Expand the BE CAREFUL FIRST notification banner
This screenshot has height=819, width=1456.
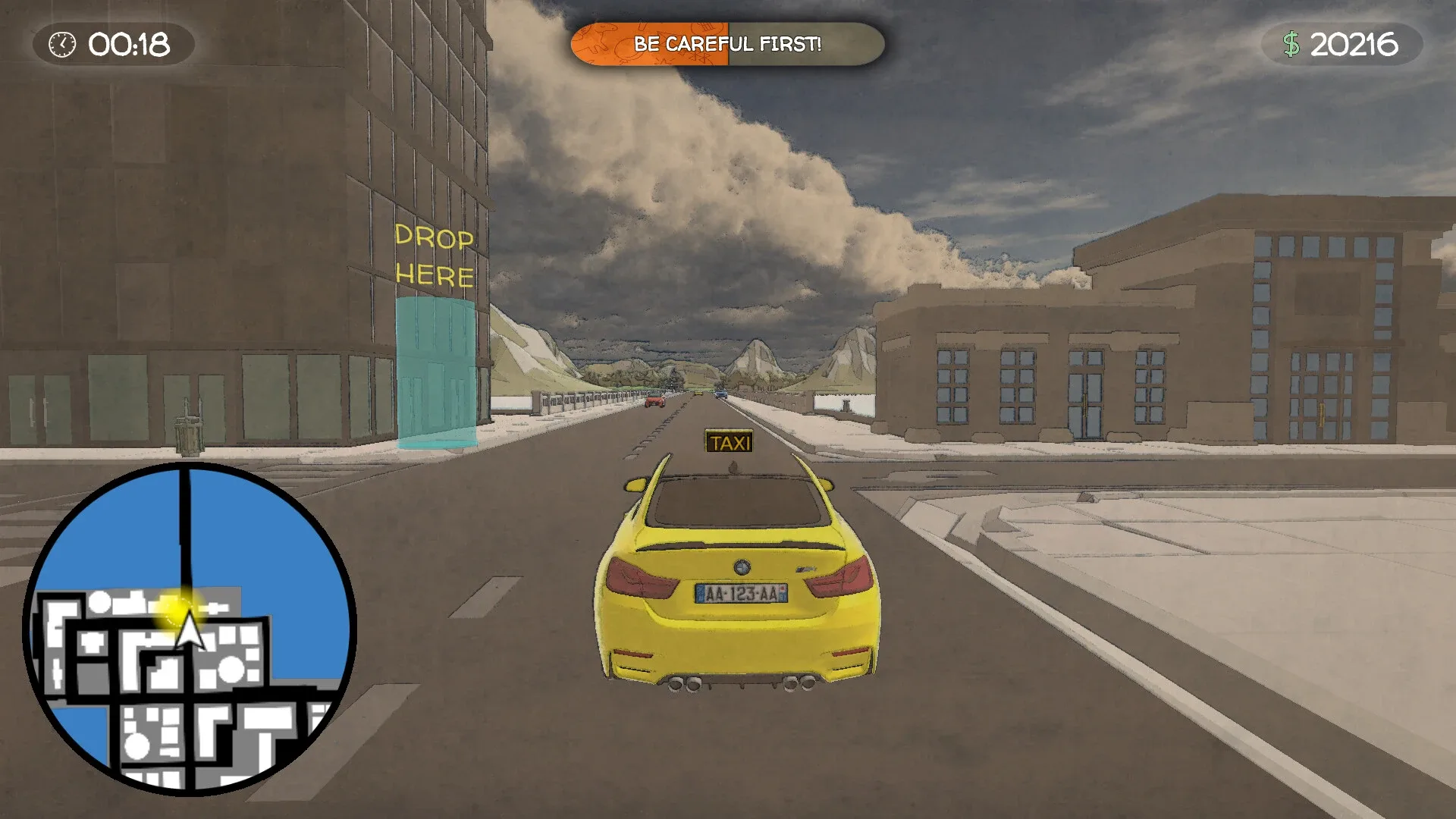pos(730,44)
